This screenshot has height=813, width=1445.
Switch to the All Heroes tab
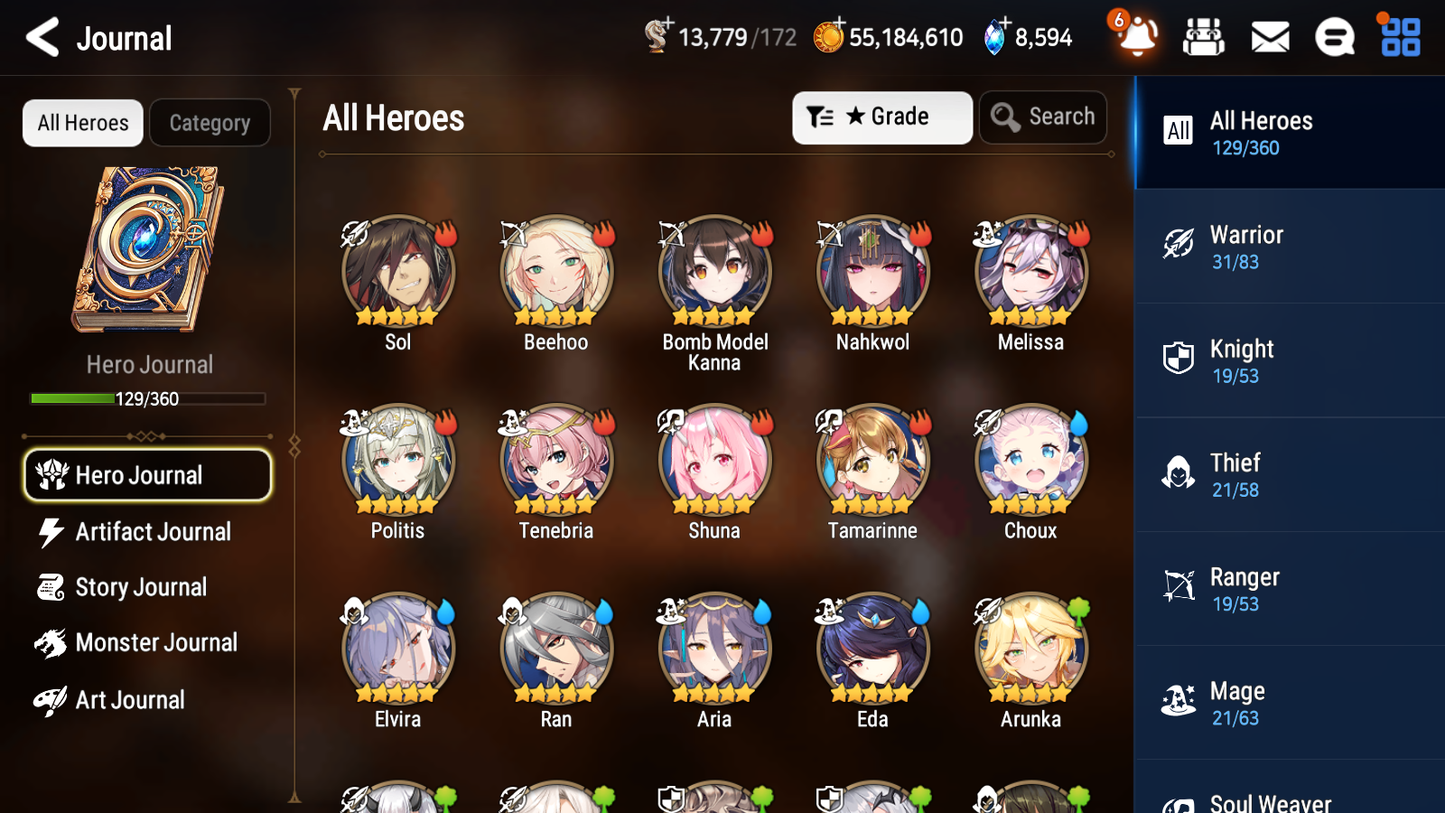82,122
